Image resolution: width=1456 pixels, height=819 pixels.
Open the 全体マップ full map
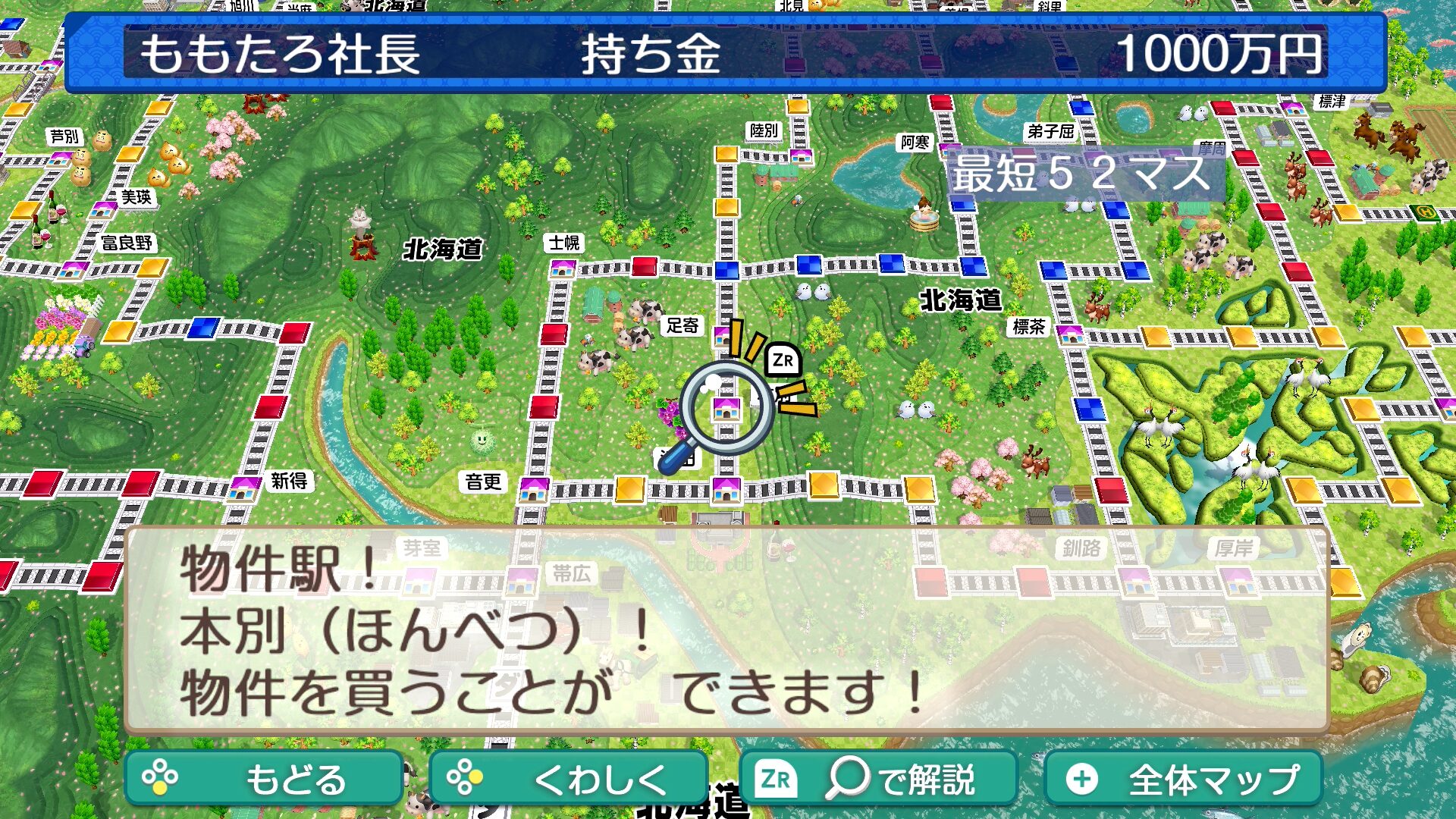pos(1183,779)
